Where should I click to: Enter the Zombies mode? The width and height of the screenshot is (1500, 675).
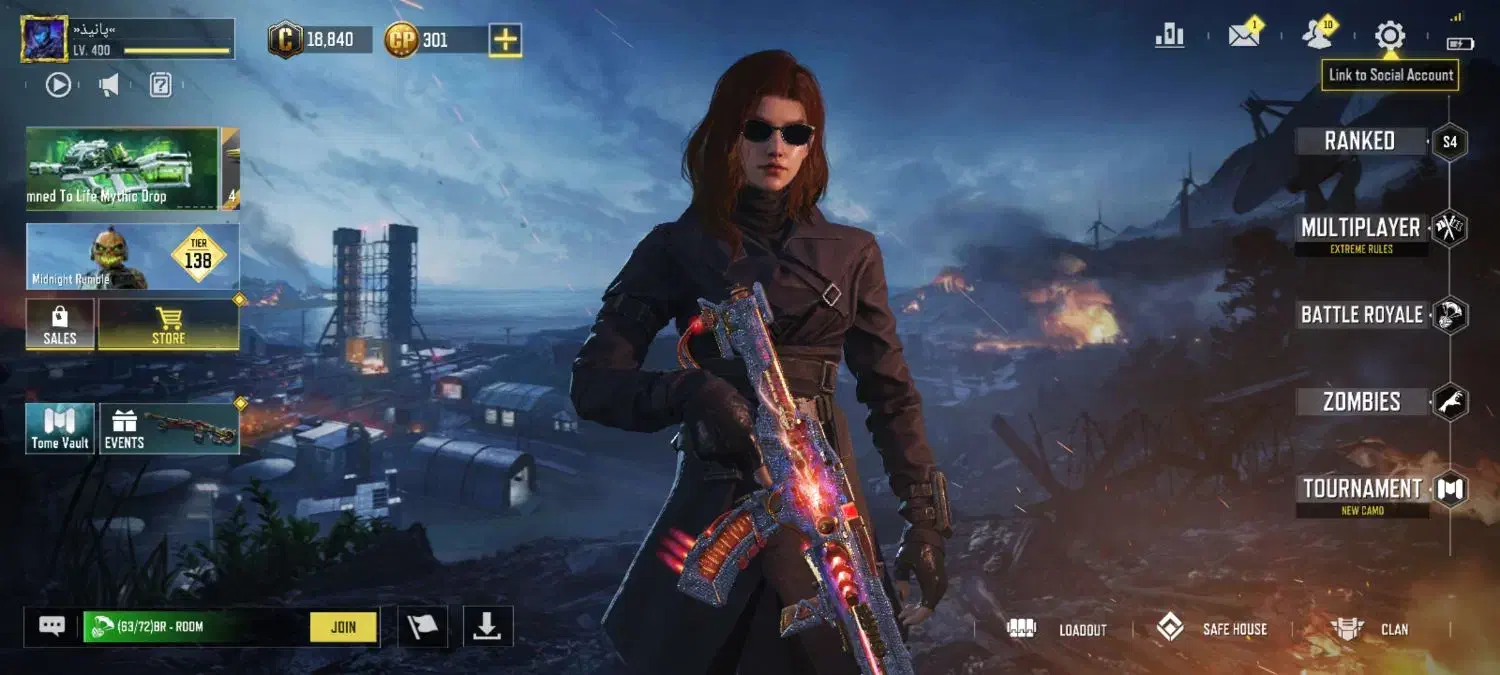[1361, 402]
